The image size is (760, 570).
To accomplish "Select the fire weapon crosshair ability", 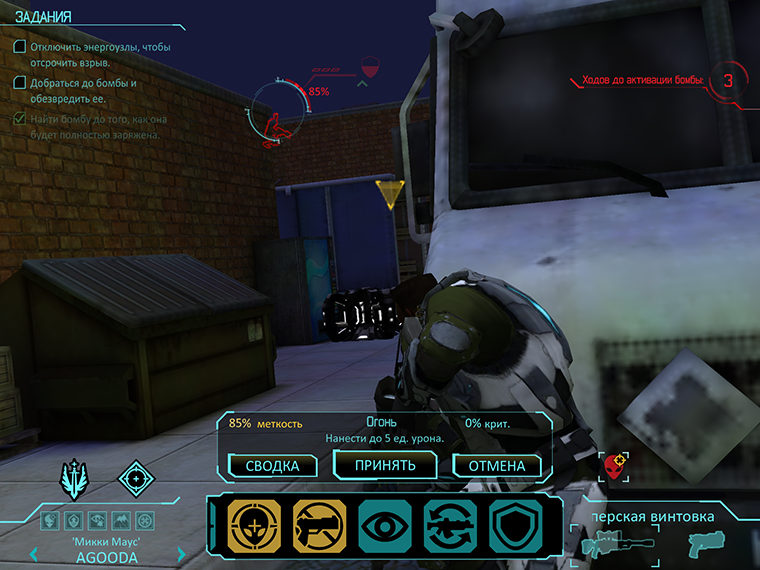I will tap(254, 526).
